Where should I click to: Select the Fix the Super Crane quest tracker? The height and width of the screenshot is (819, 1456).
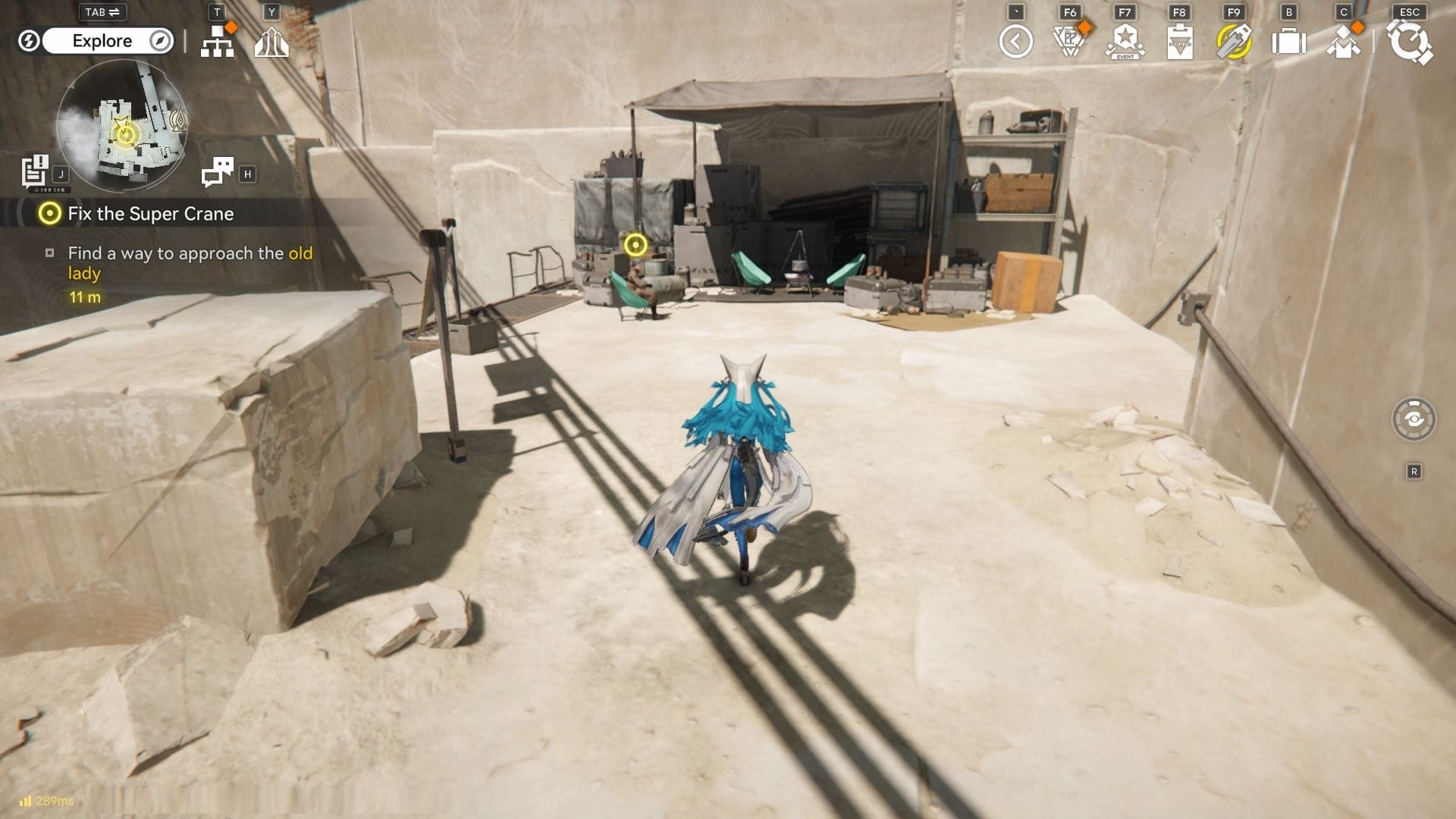[x=150, y=214]
